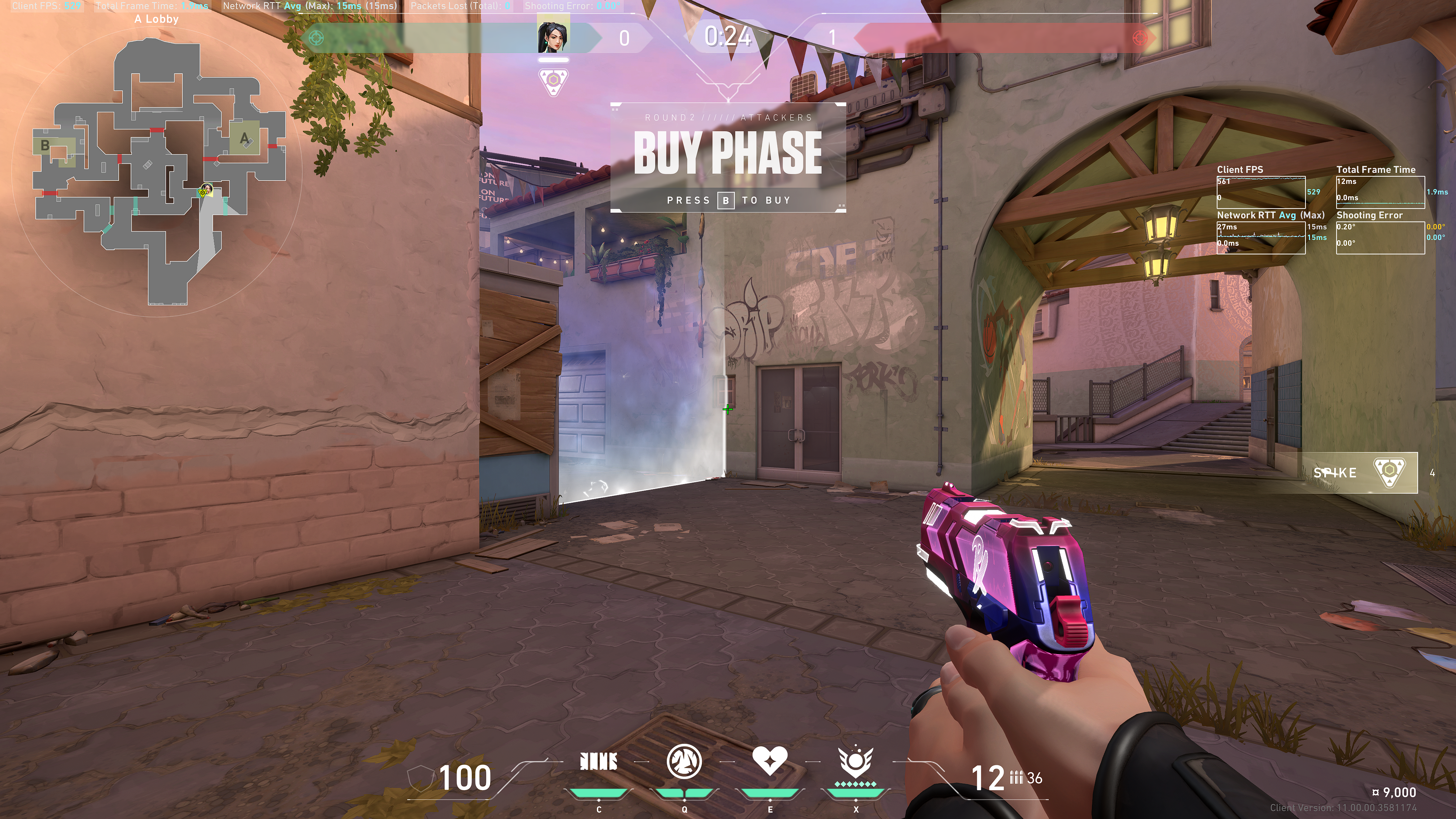
Task: Use the Healing Orb heart ability
Action: coord(770,761)
